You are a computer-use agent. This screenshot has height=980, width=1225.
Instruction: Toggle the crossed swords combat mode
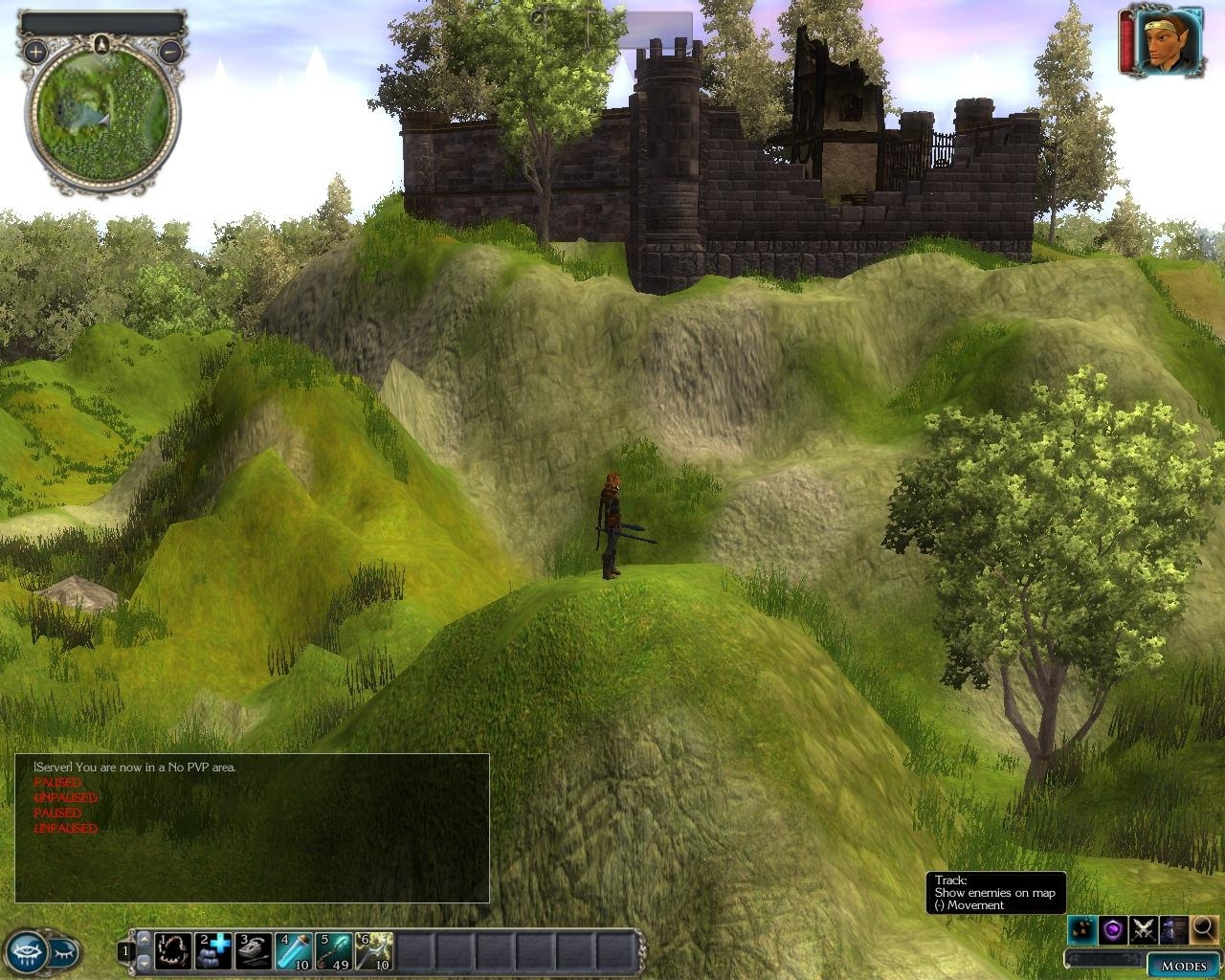click(x=1143, y=928)
